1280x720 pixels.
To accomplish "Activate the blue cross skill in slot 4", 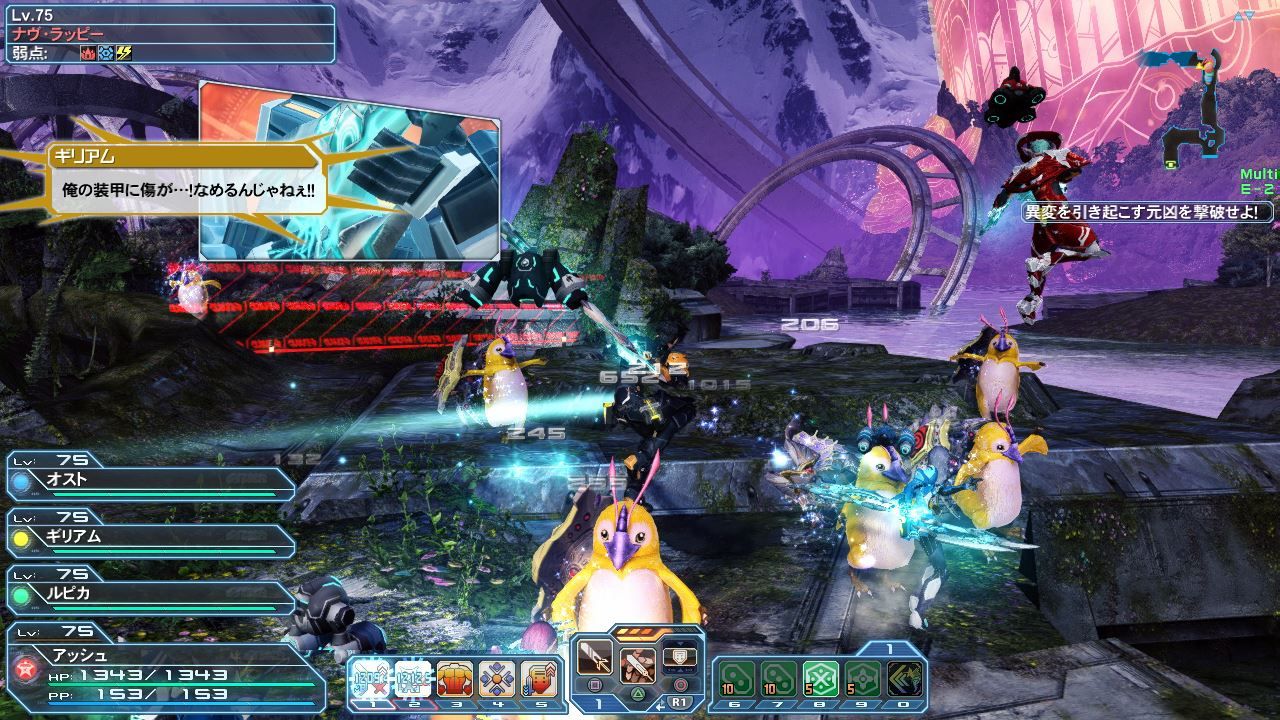I will (x=496, y=677).
